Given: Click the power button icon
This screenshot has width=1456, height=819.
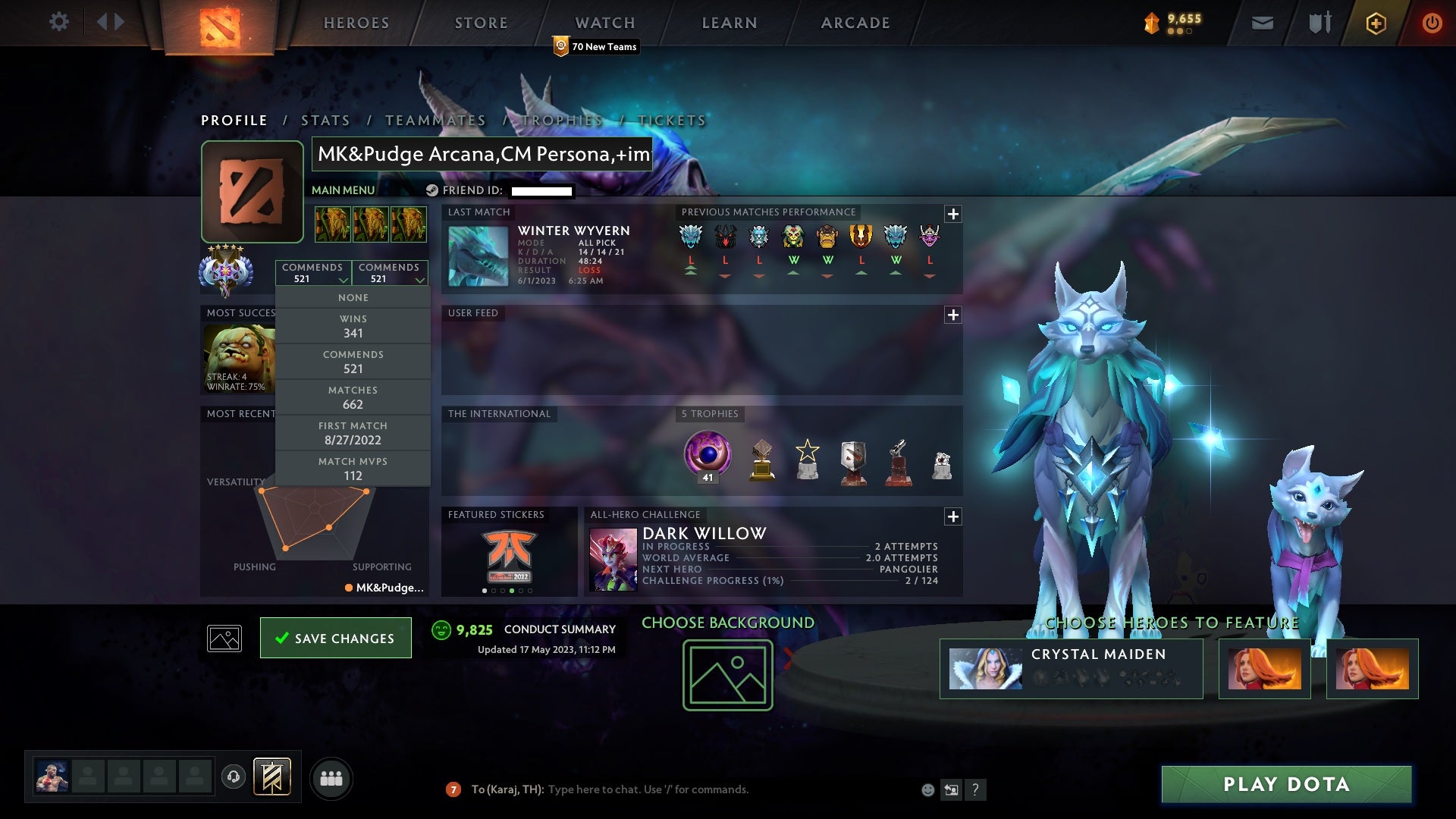Looking at the screenshot, I should (1432, 23).
